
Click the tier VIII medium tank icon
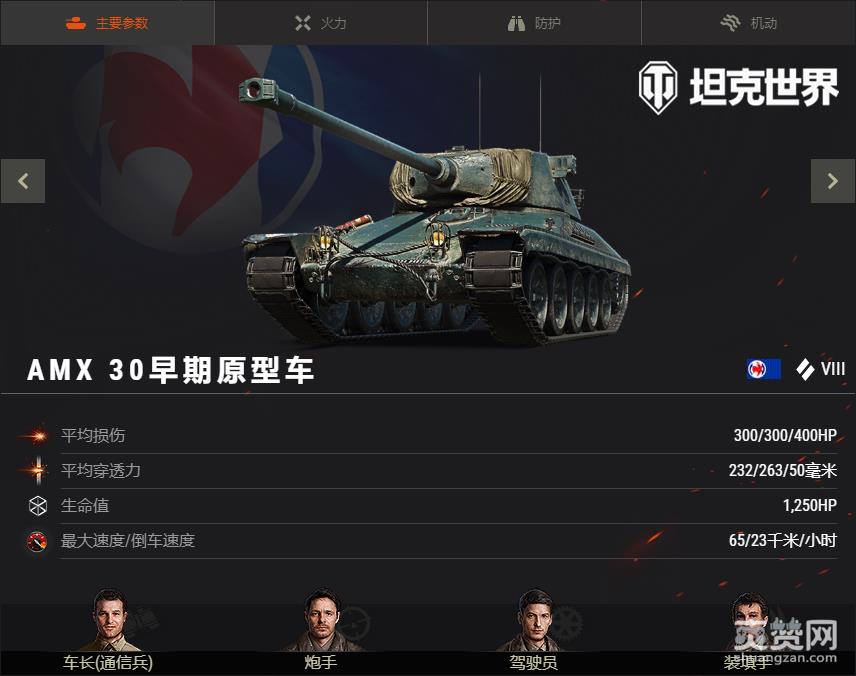[805, 369]
